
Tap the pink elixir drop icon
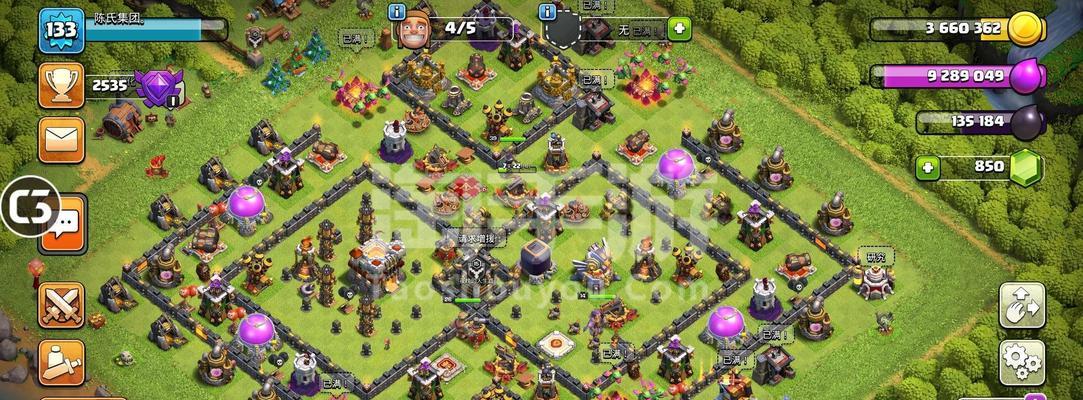pos(1026,76)
